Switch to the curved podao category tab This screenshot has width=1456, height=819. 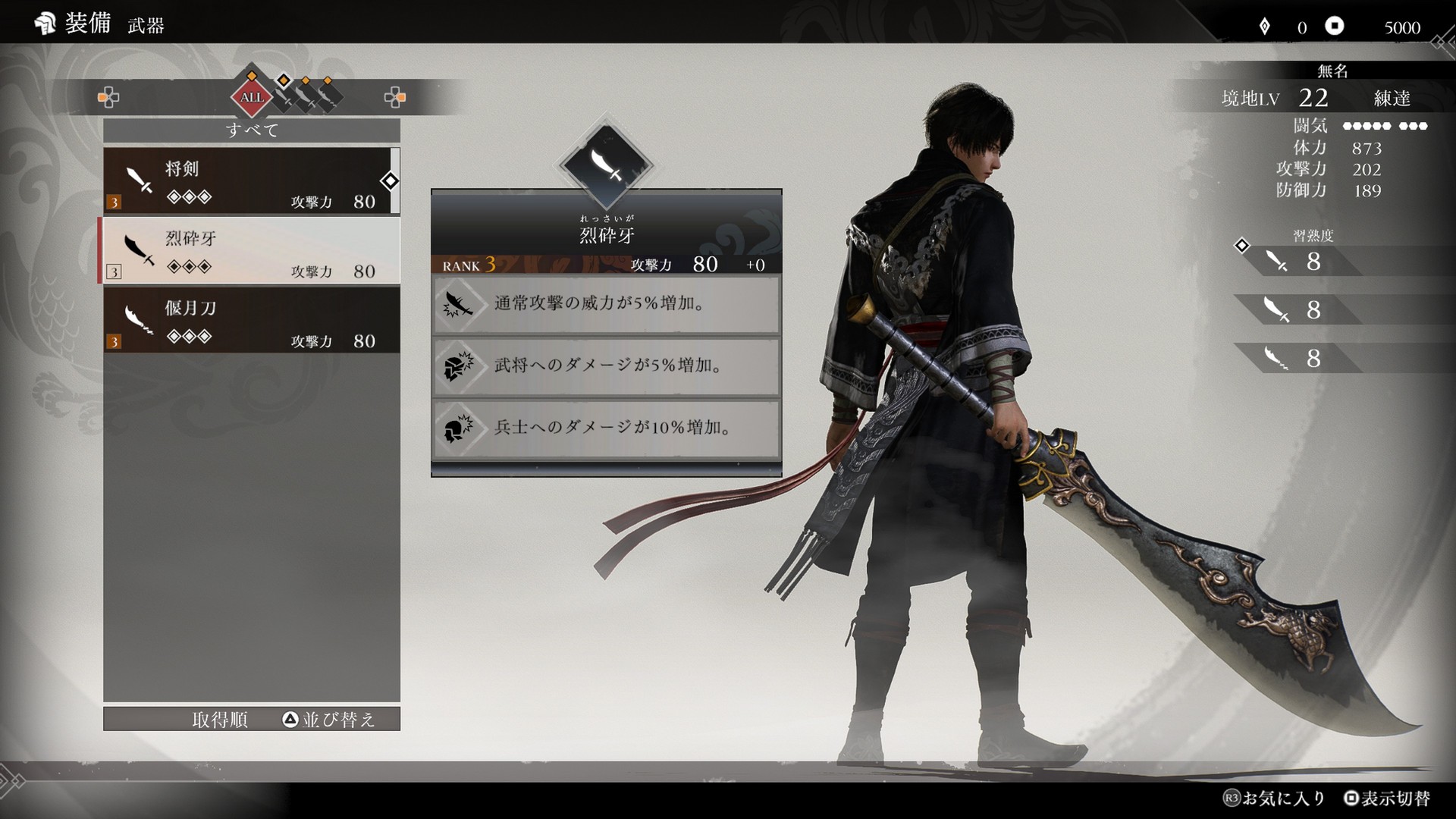(306, 97)
